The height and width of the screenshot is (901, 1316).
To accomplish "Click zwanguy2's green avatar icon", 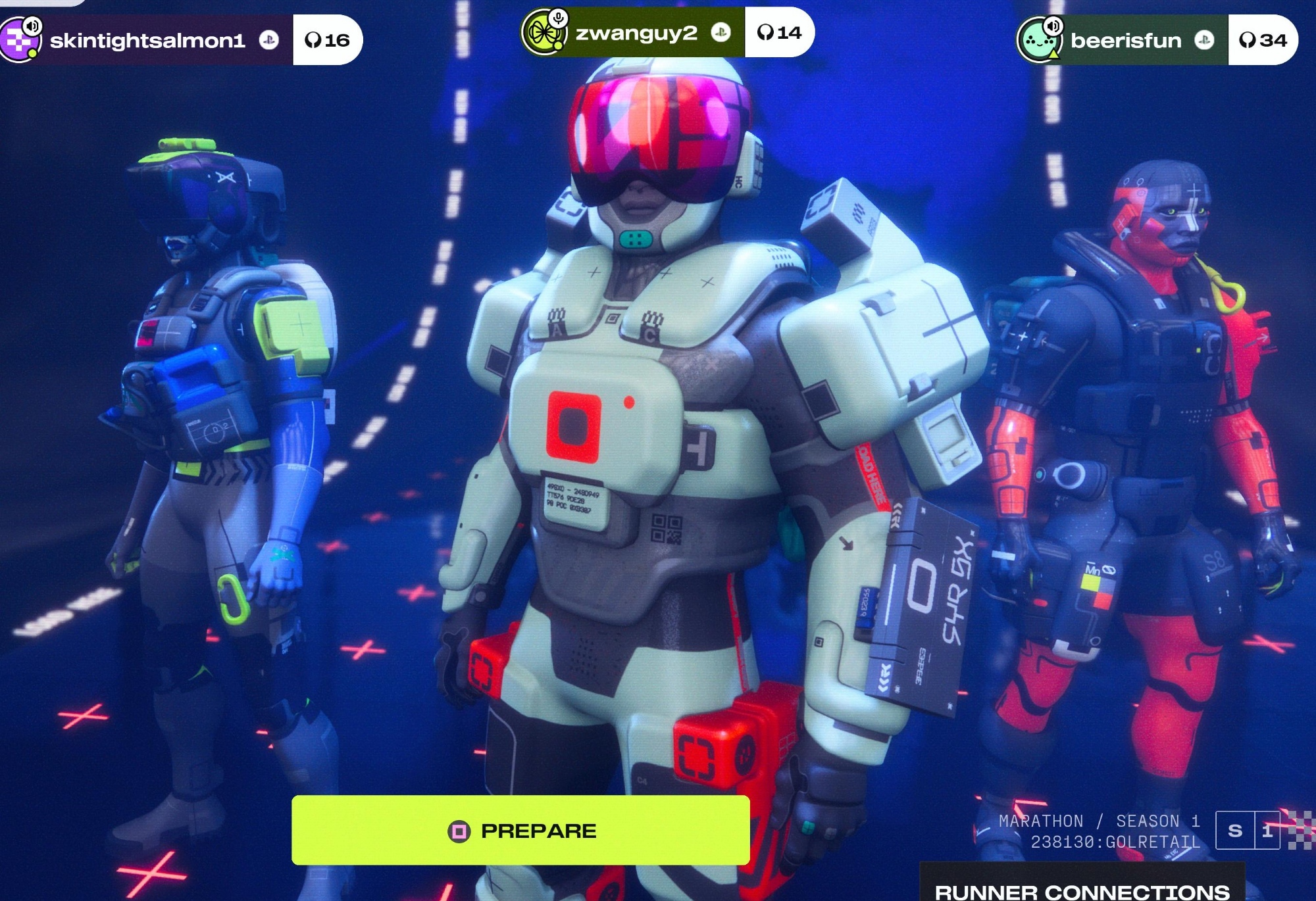I will 543,33.
